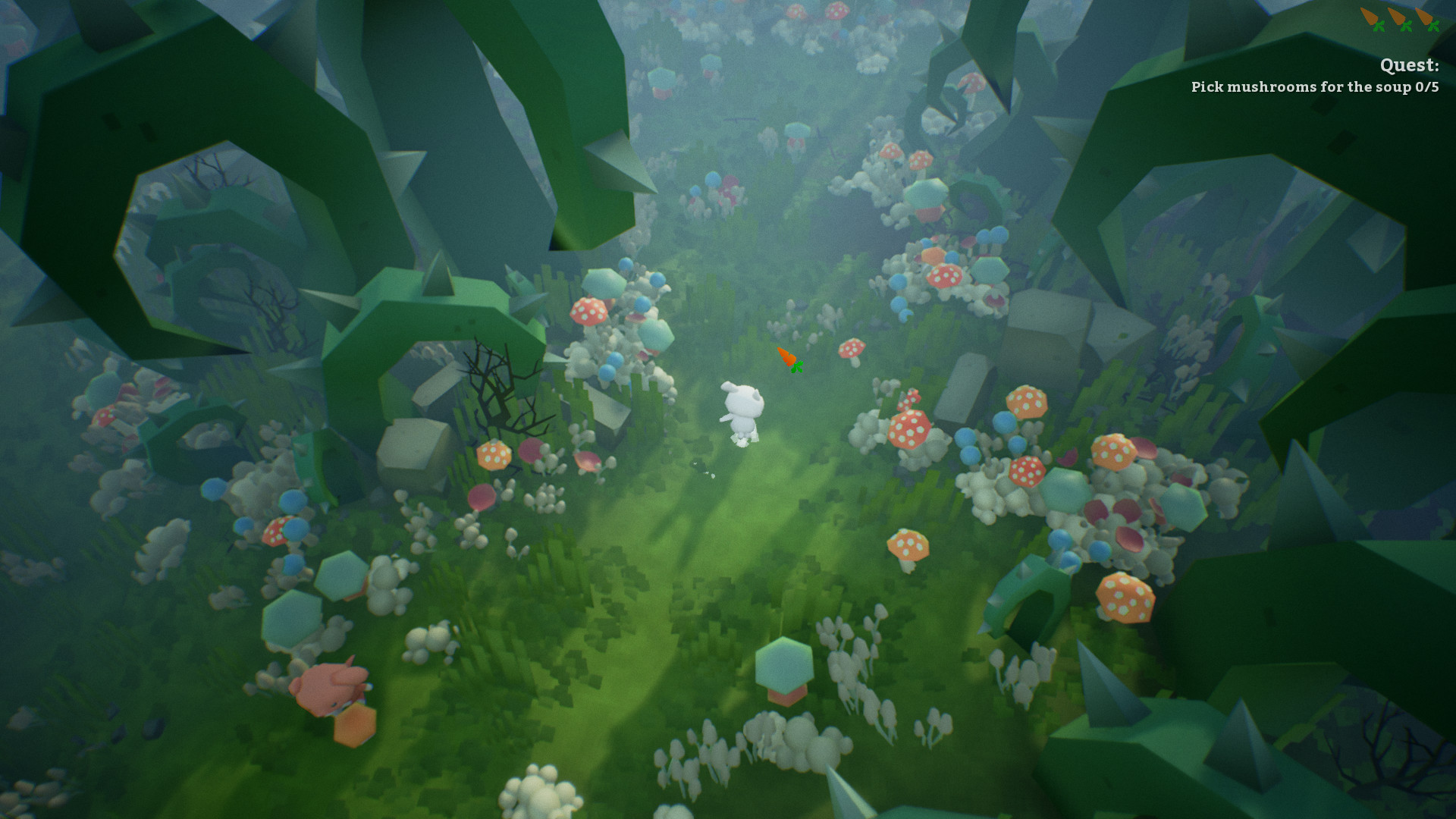The image size is (1456, 819).
Task: Click the red spotted mushroom right of the rabbit
Action: coord(908,428)
